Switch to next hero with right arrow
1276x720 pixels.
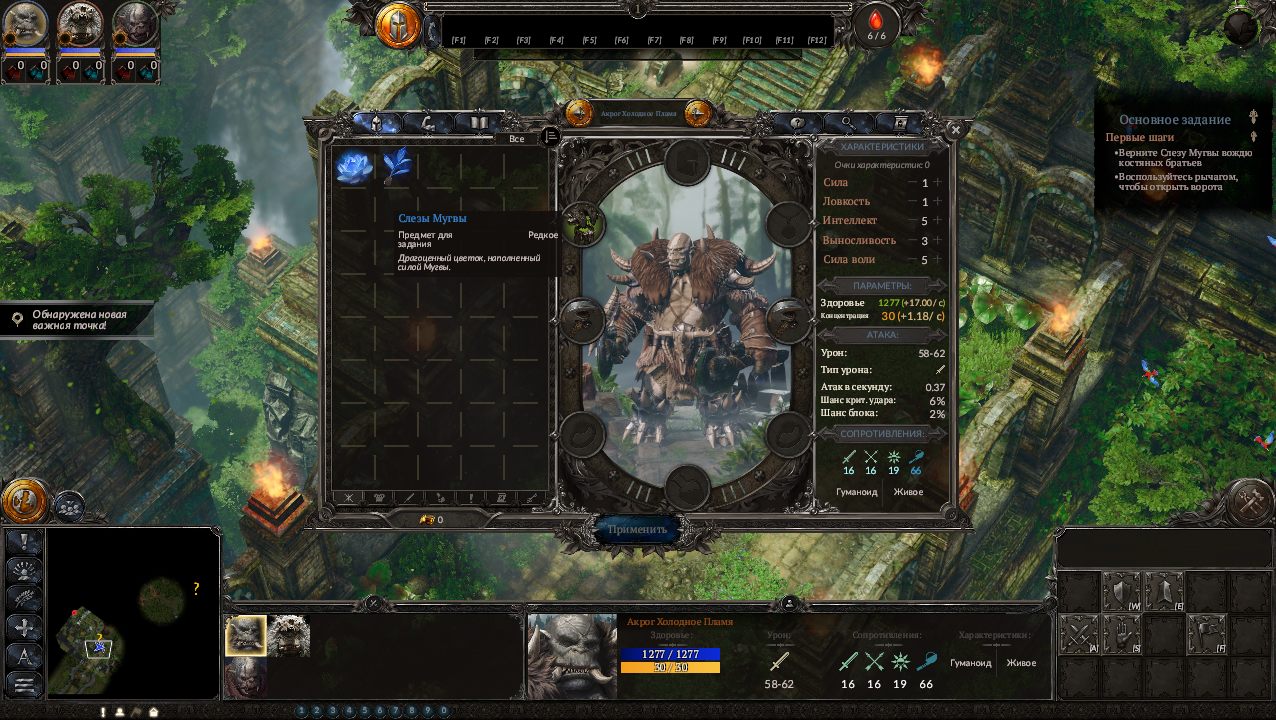click(698, 113)
